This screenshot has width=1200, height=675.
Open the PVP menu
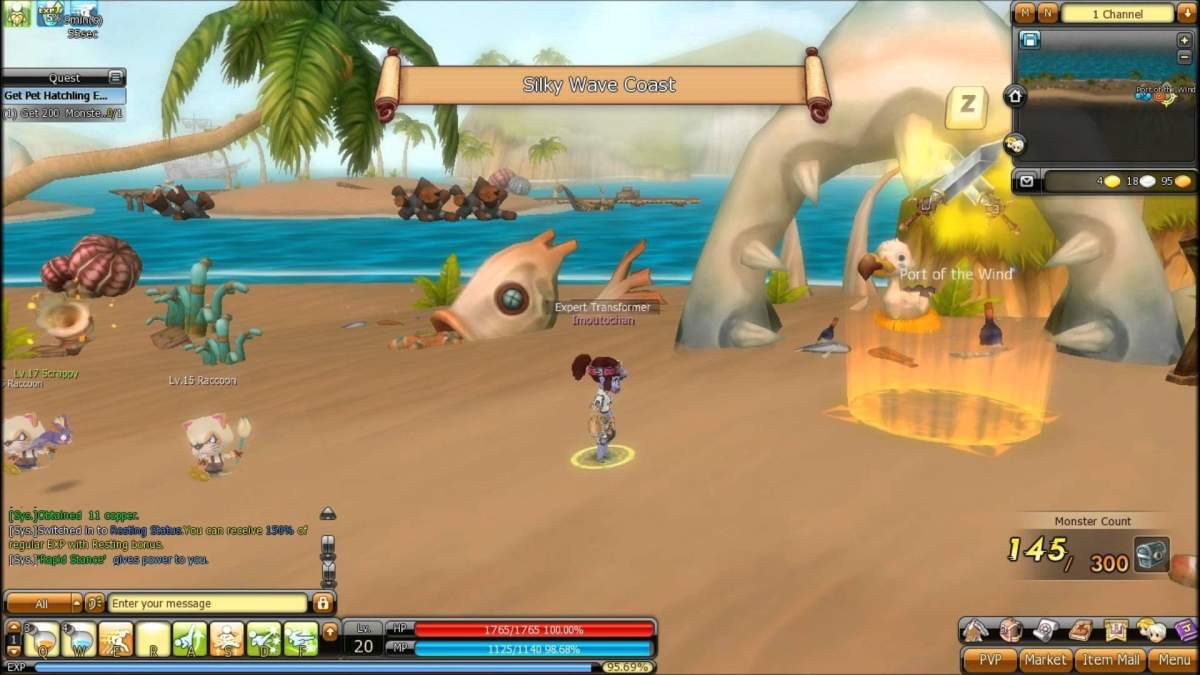(989, 660)
